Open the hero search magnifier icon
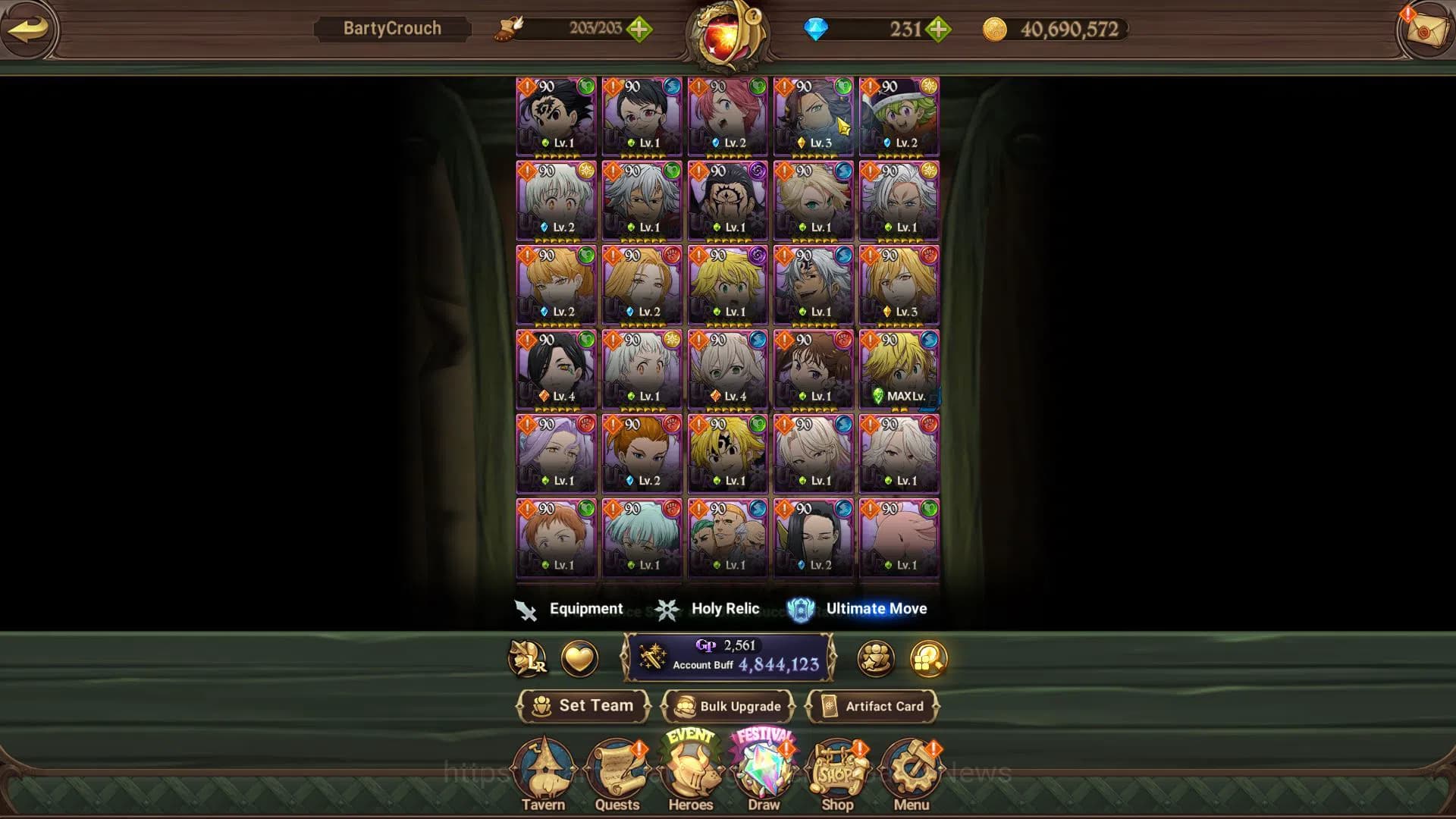The image size is (1456, 819). tap(928, 658)
